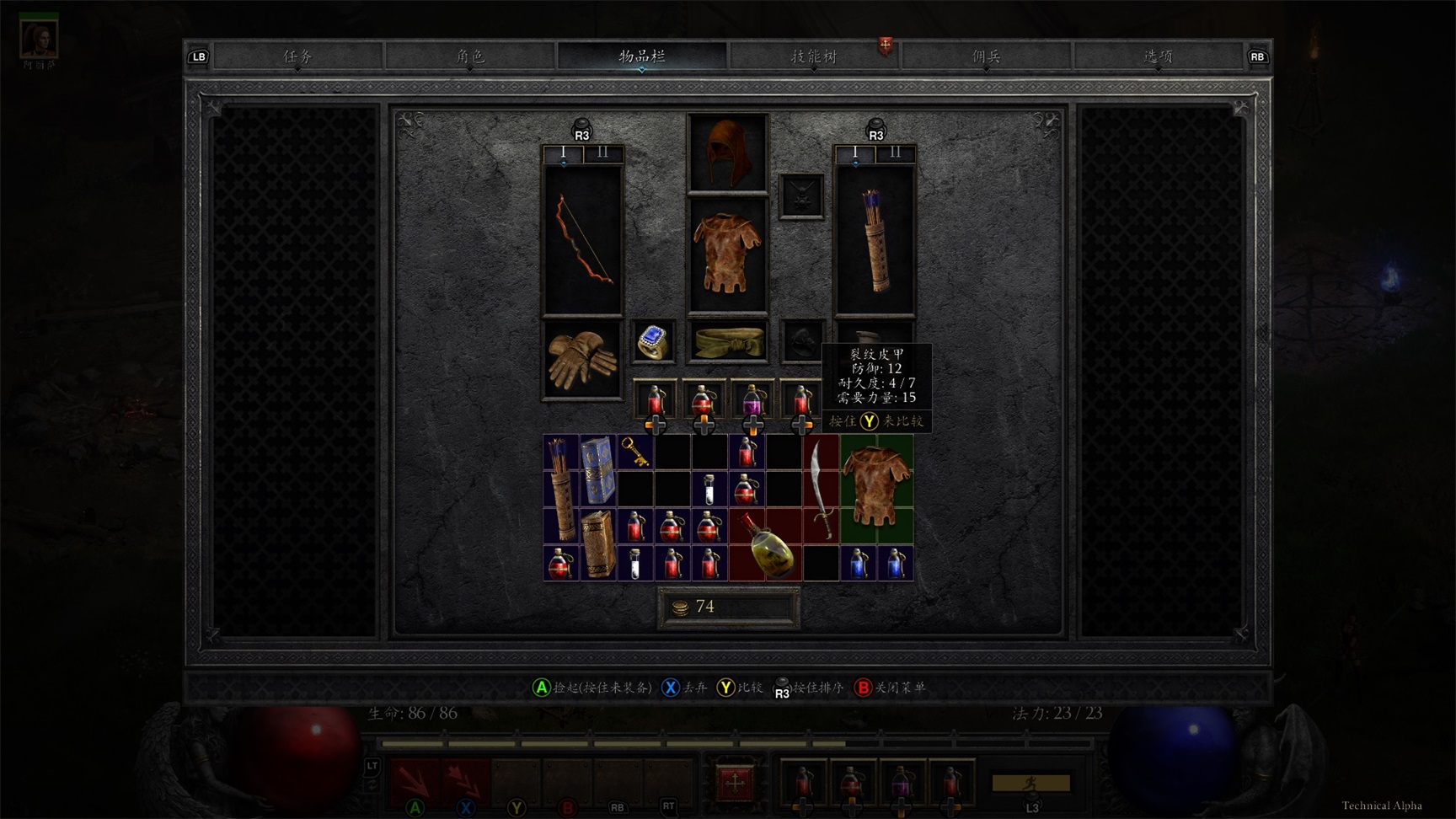1456x819 pixels.
Task: Pick the gold key in inventory
Action: (635, 452)
